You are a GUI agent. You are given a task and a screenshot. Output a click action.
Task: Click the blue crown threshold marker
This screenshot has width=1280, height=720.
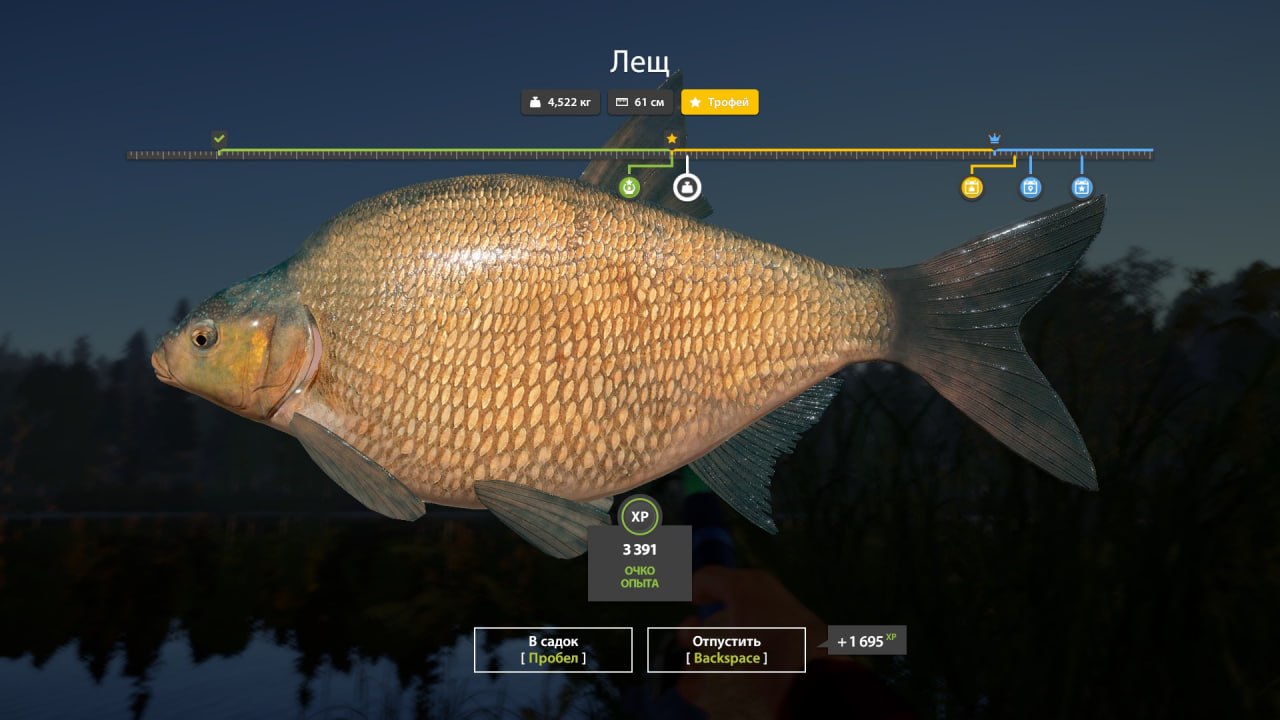coord(994,138)
